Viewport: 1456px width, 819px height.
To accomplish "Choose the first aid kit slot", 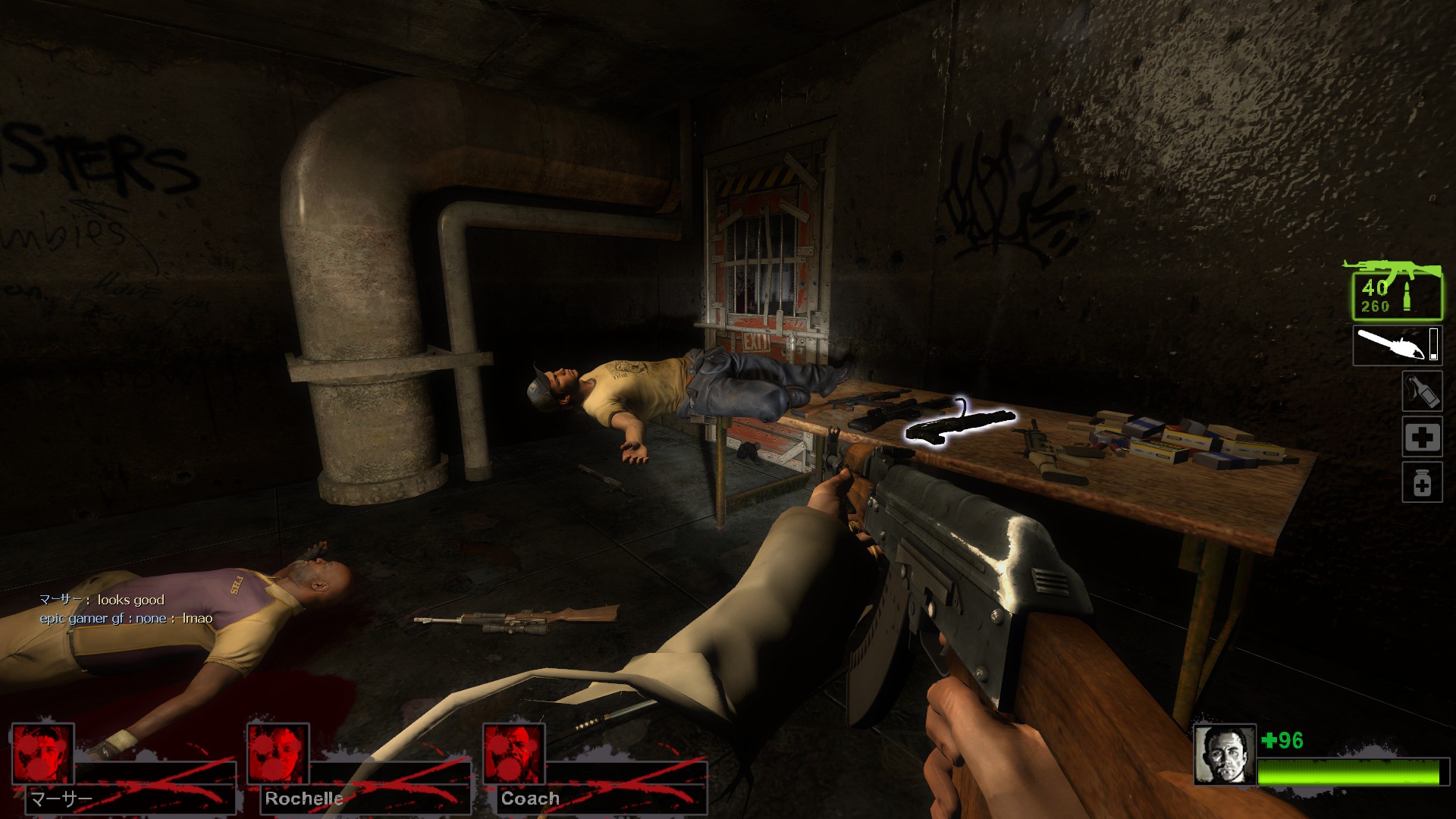I will 1421,437.
